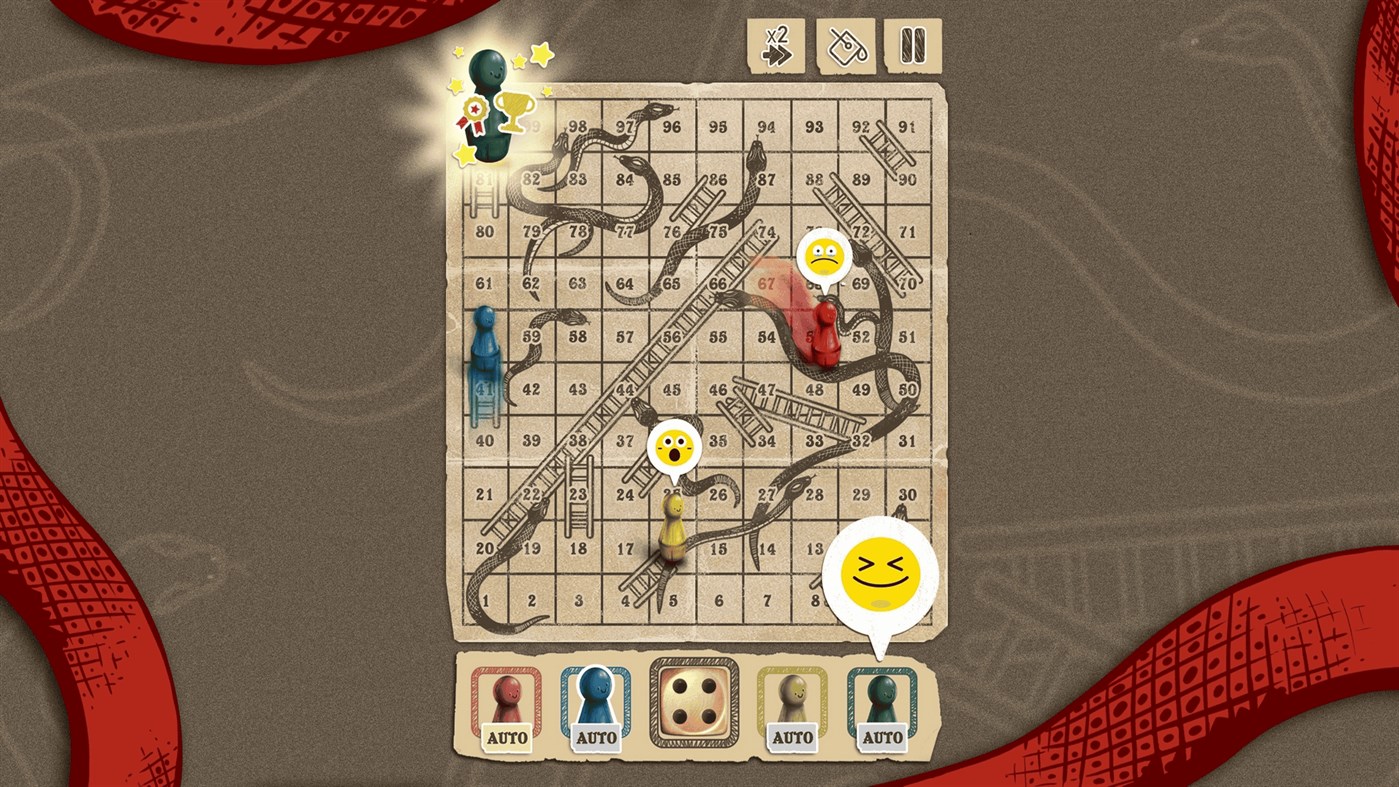
Task: Click the red pawn near square 48
Action: coord(826,335)
